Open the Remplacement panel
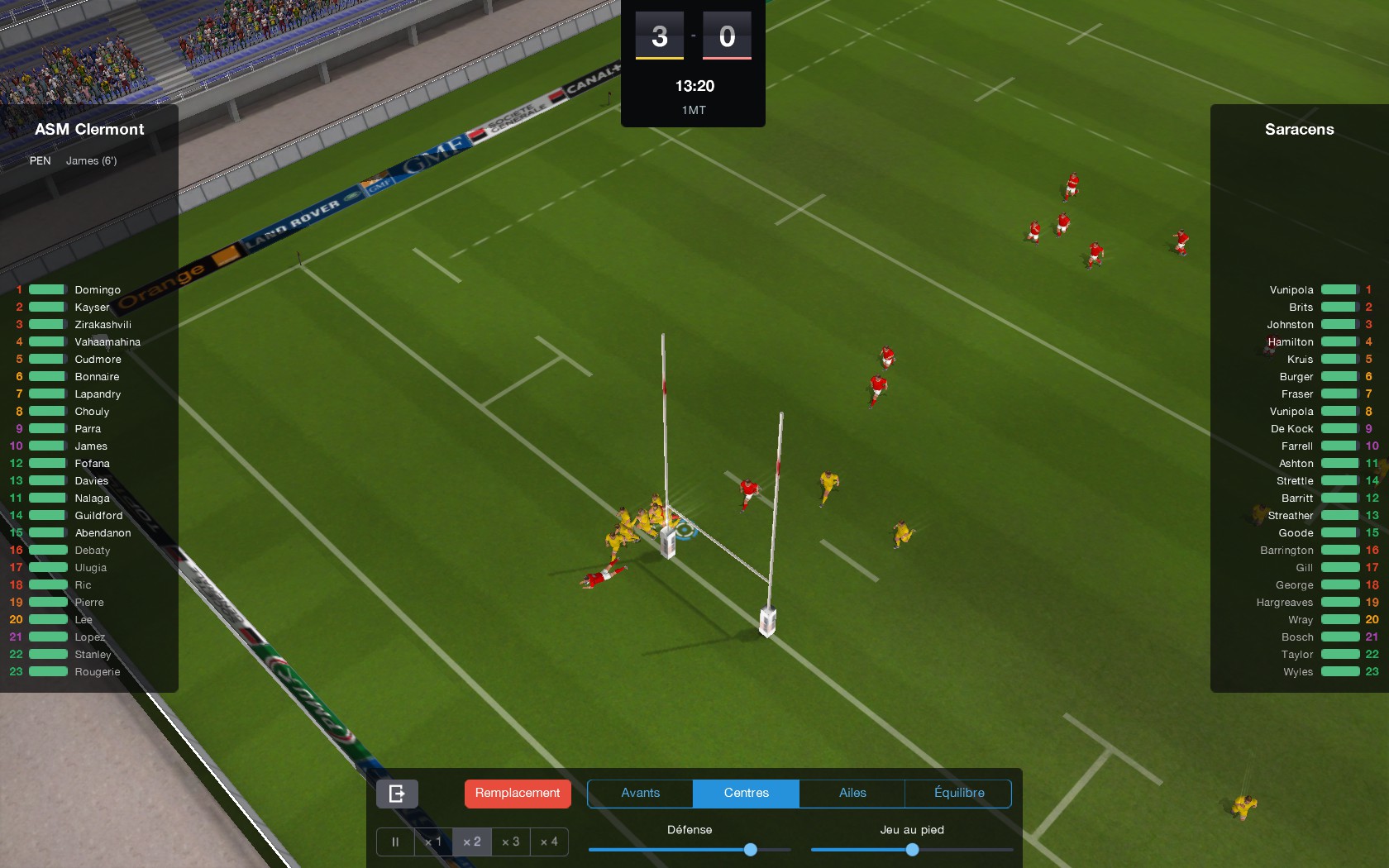This screenshot has height=868, width=1389. click(x=517, y=793)
